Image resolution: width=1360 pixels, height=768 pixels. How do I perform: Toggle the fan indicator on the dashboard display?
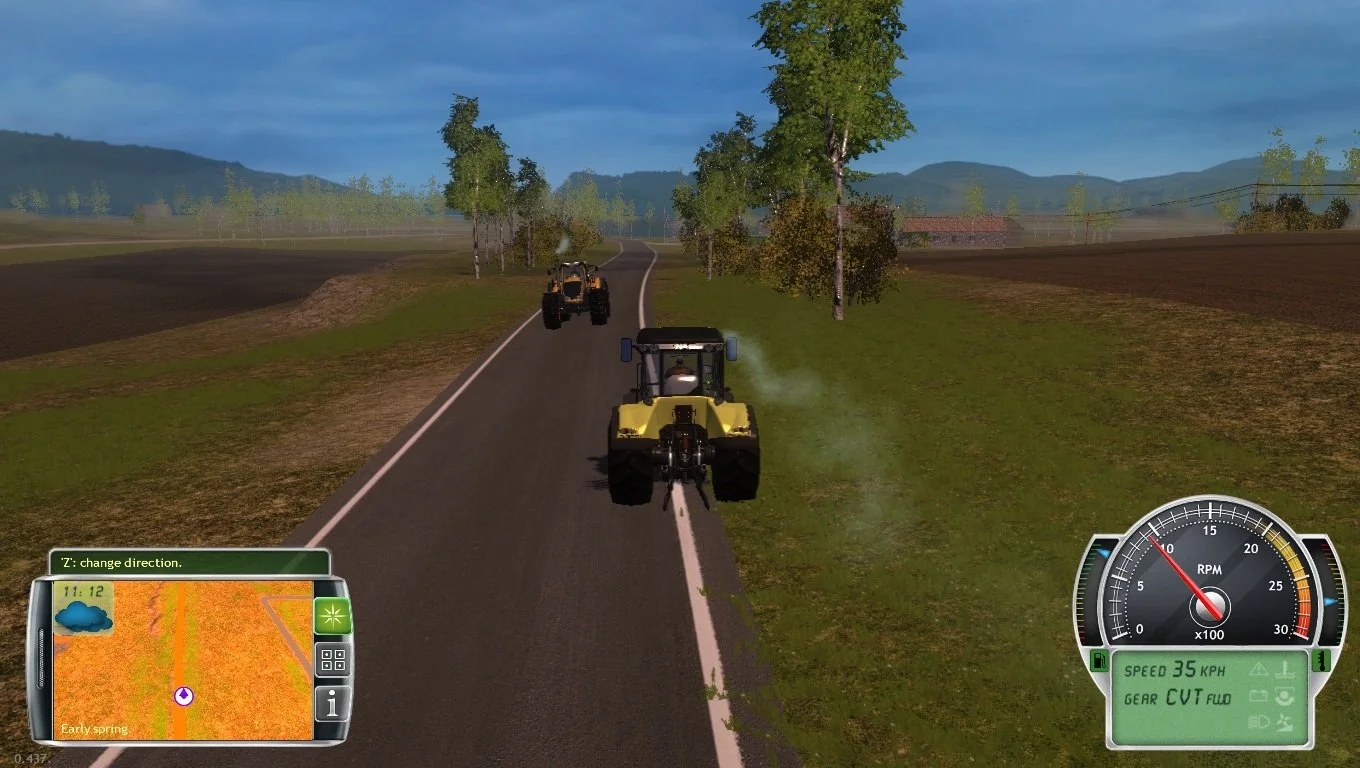tap(1284, 722)
